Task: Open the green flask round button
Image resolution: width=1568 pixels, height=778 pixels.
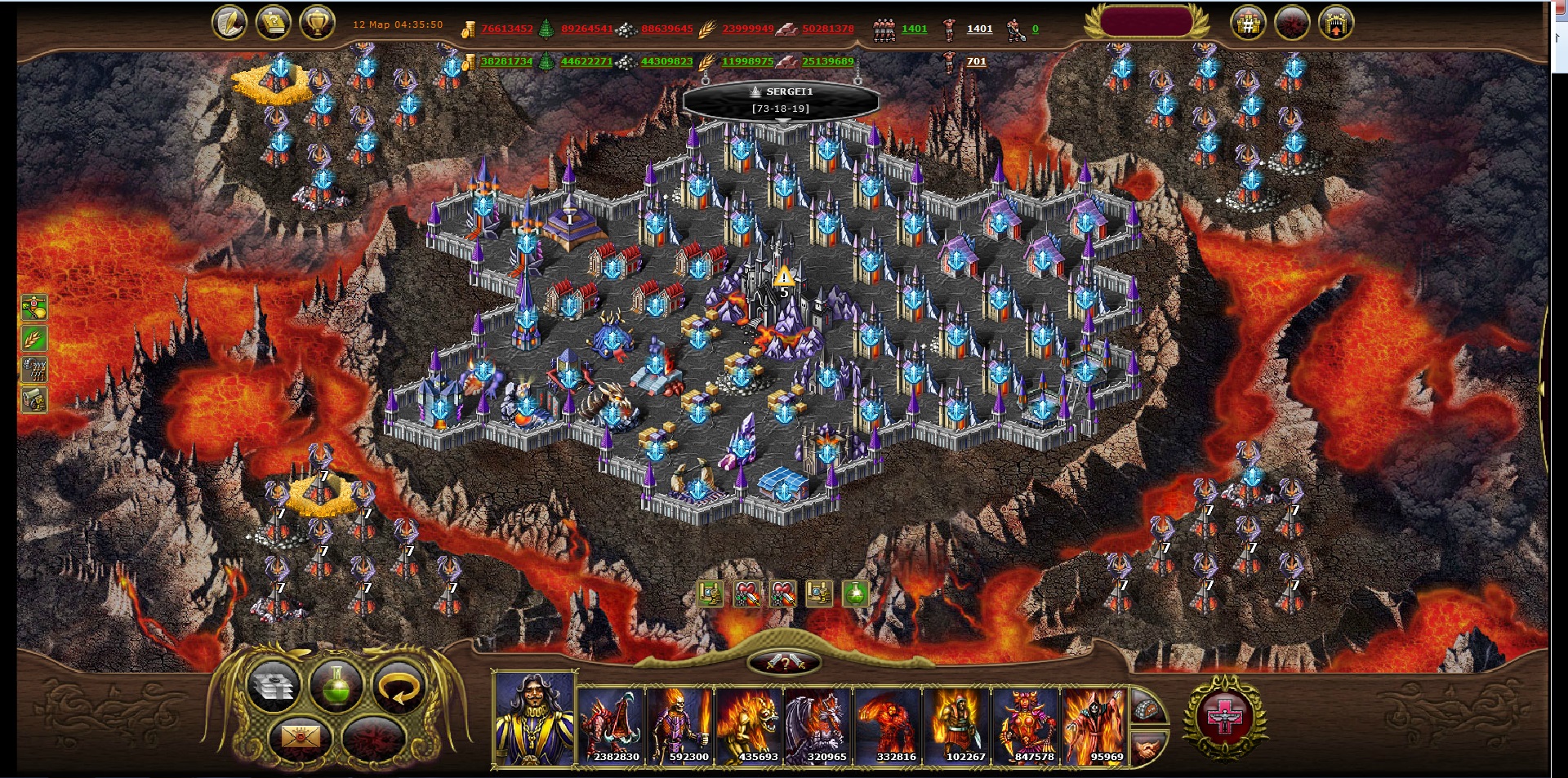Action: 336,686
